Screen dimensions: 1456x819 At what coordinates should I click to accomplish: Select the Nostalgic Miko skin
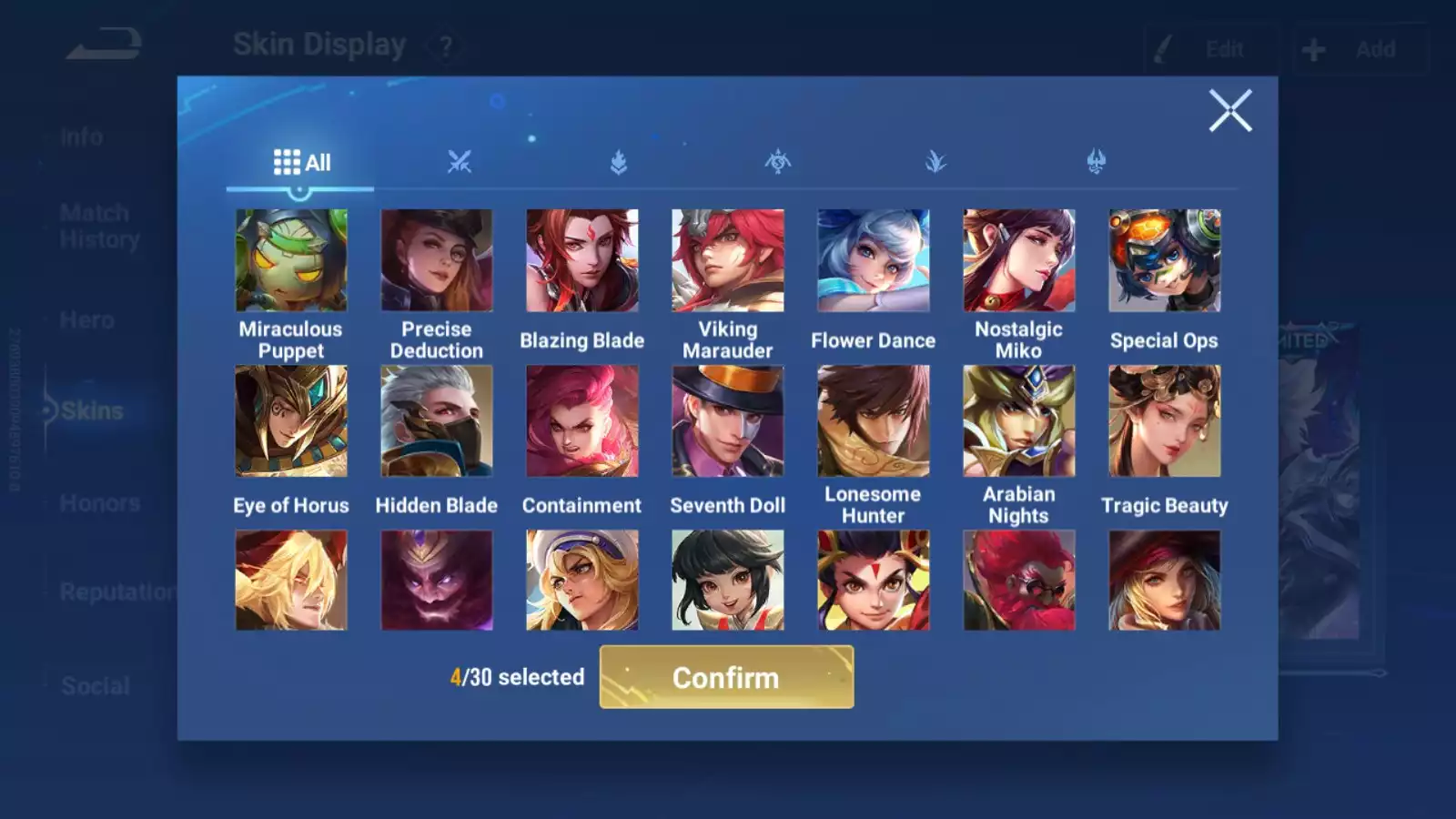click(1019, 261)
